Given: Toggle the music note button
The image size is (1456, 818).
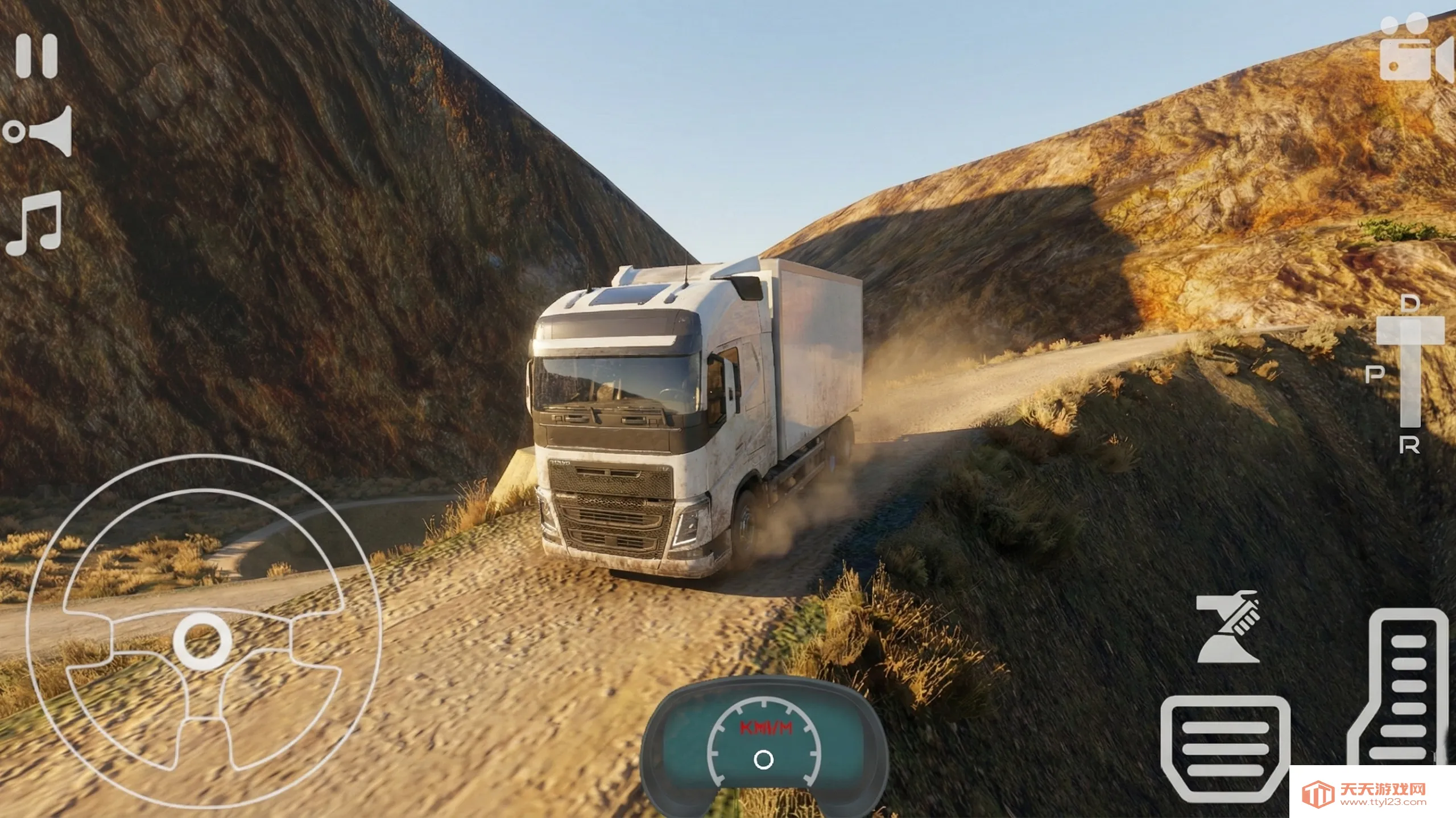Looking at the screenshot, I should pyautogui.click(x=35, y=223).
